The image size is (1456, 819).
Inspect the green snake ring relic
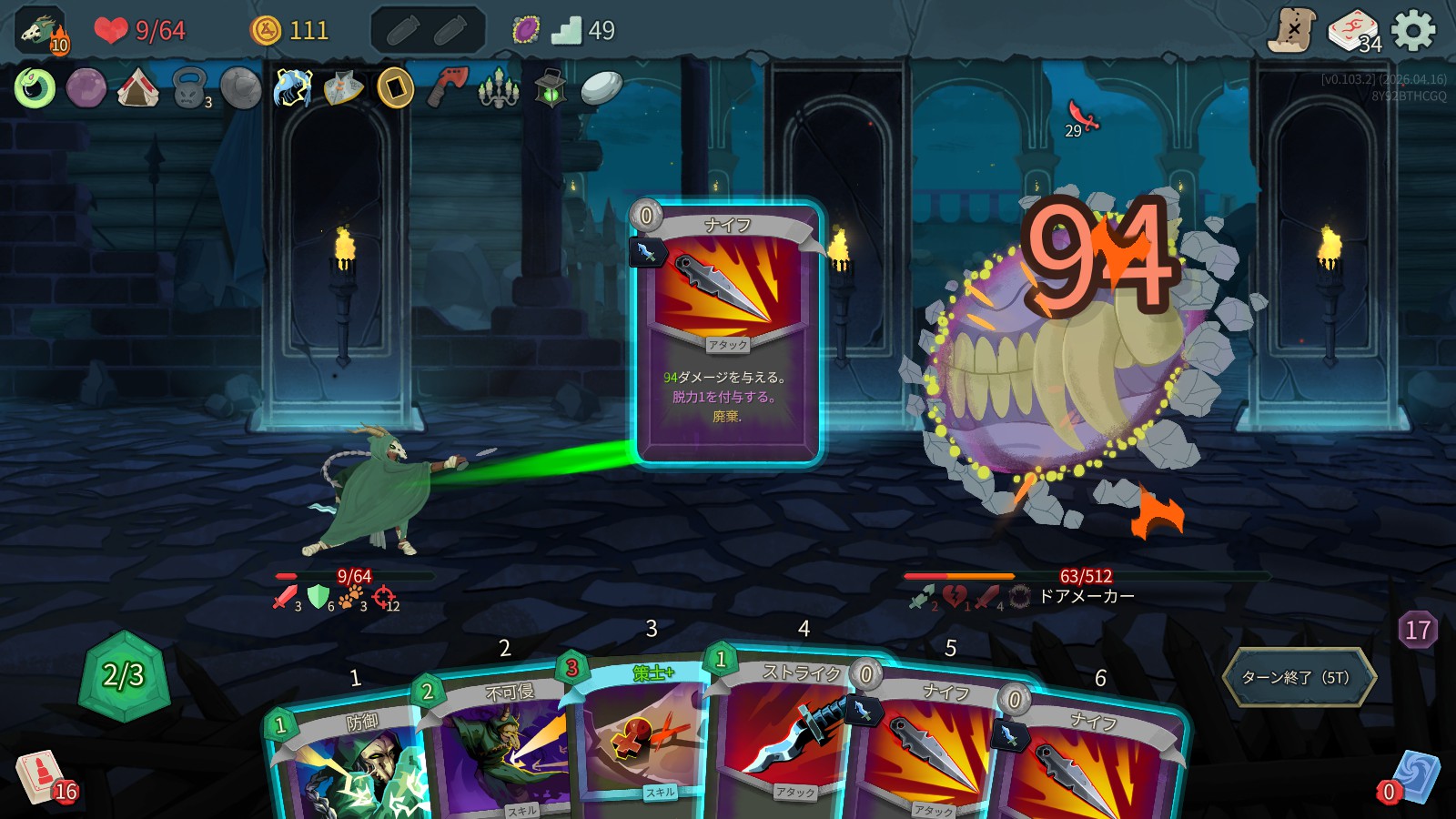point(35,88)
